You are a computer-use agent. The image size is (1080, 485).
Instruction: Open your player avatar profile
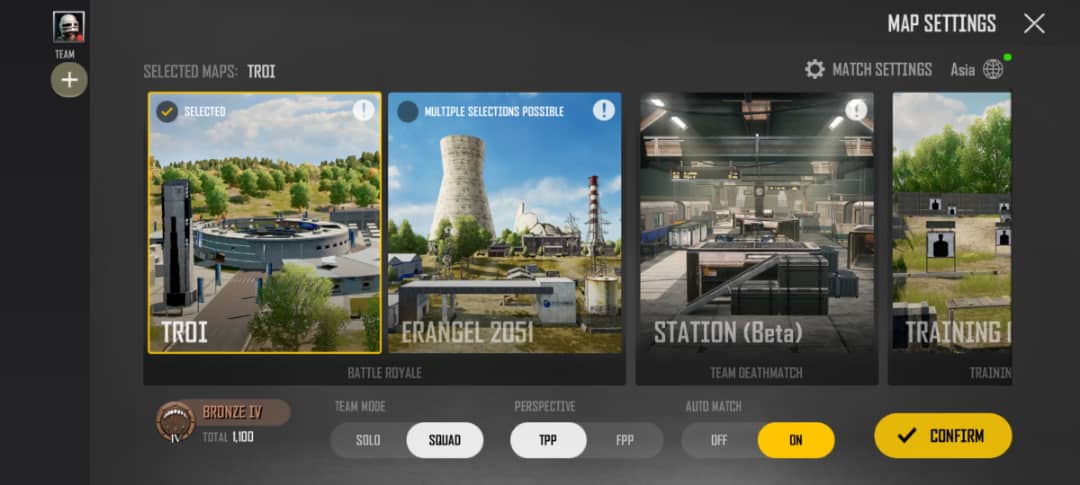(69, 27)
